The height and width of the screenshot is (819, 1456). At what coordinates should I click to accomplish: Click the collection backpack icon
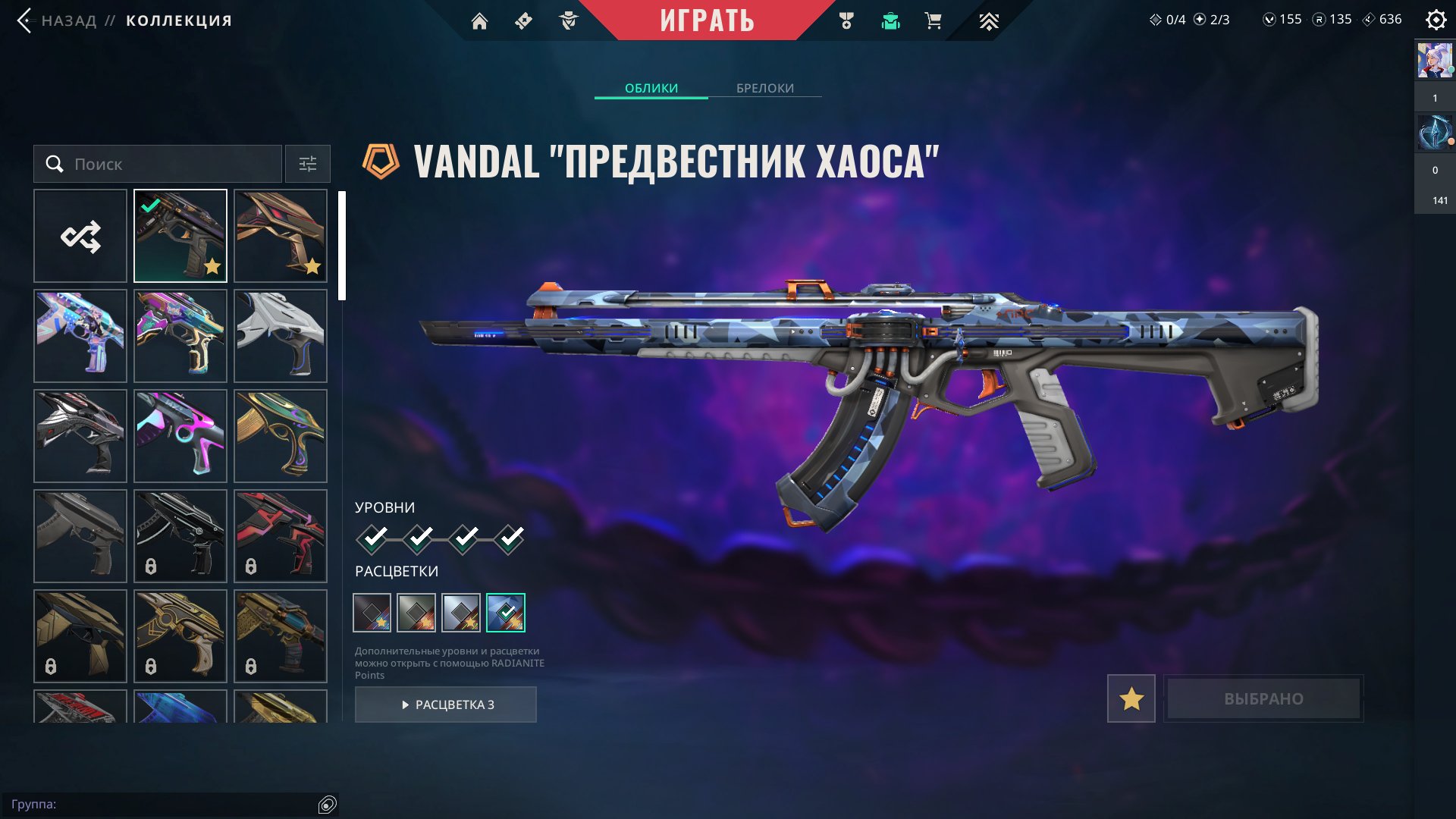pyautogui.click(x=890, y=20)
